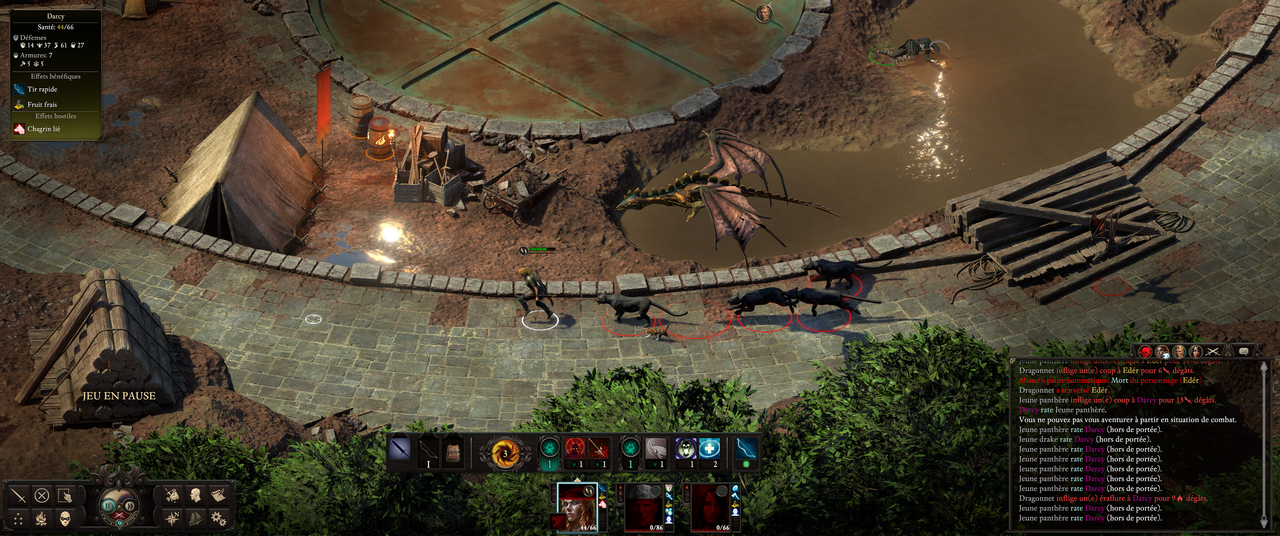Screen dimensions: 1280x536
Task: Toggle stealth mode with the masked face
Action: click(65, 518)
